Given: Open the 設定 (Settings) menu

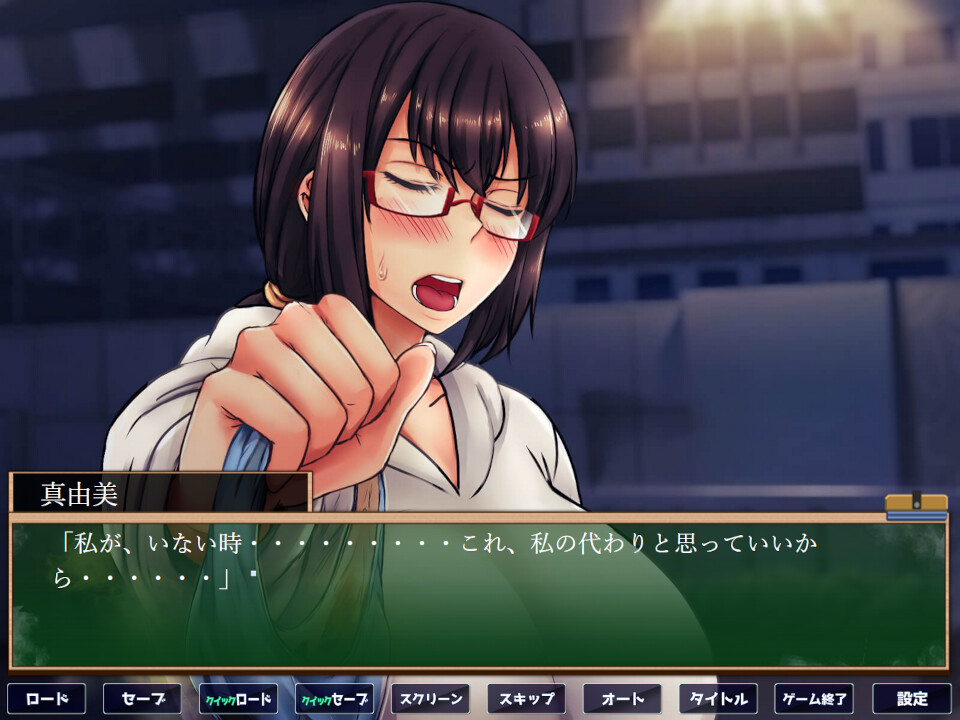Looking at the screenshot, I should pos(911,698).
